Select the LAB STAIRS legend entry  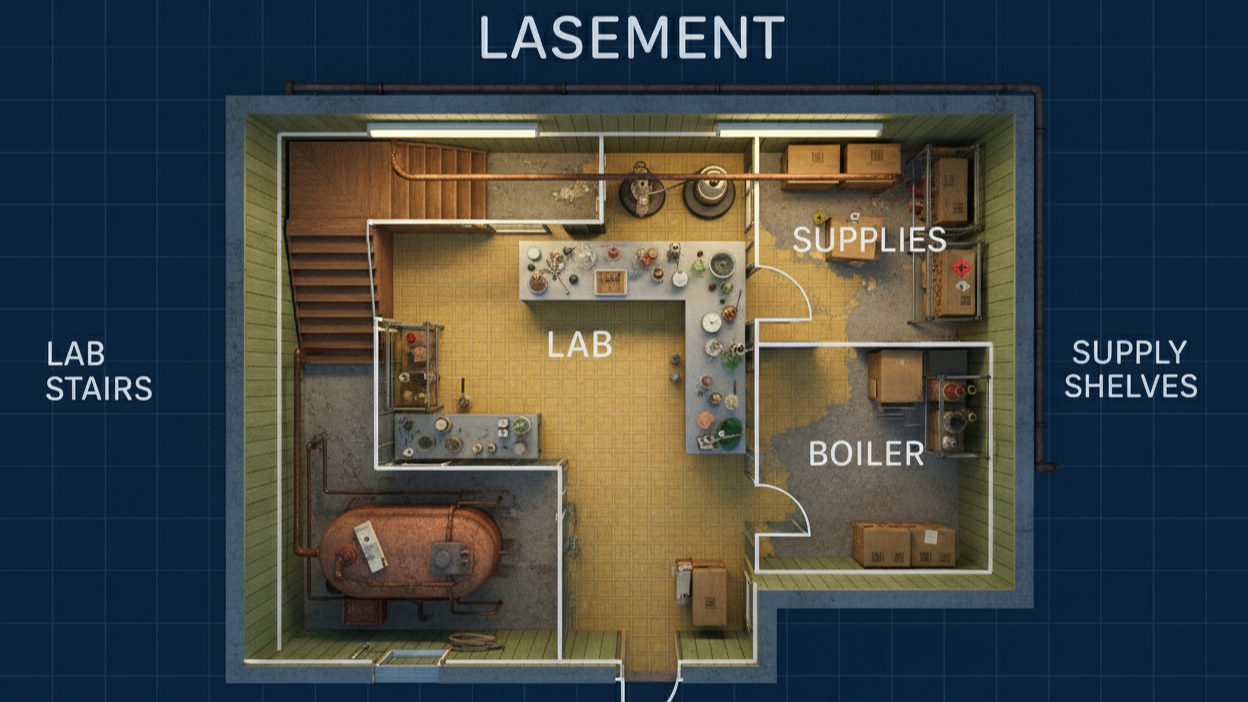click(x=99, y=370)
